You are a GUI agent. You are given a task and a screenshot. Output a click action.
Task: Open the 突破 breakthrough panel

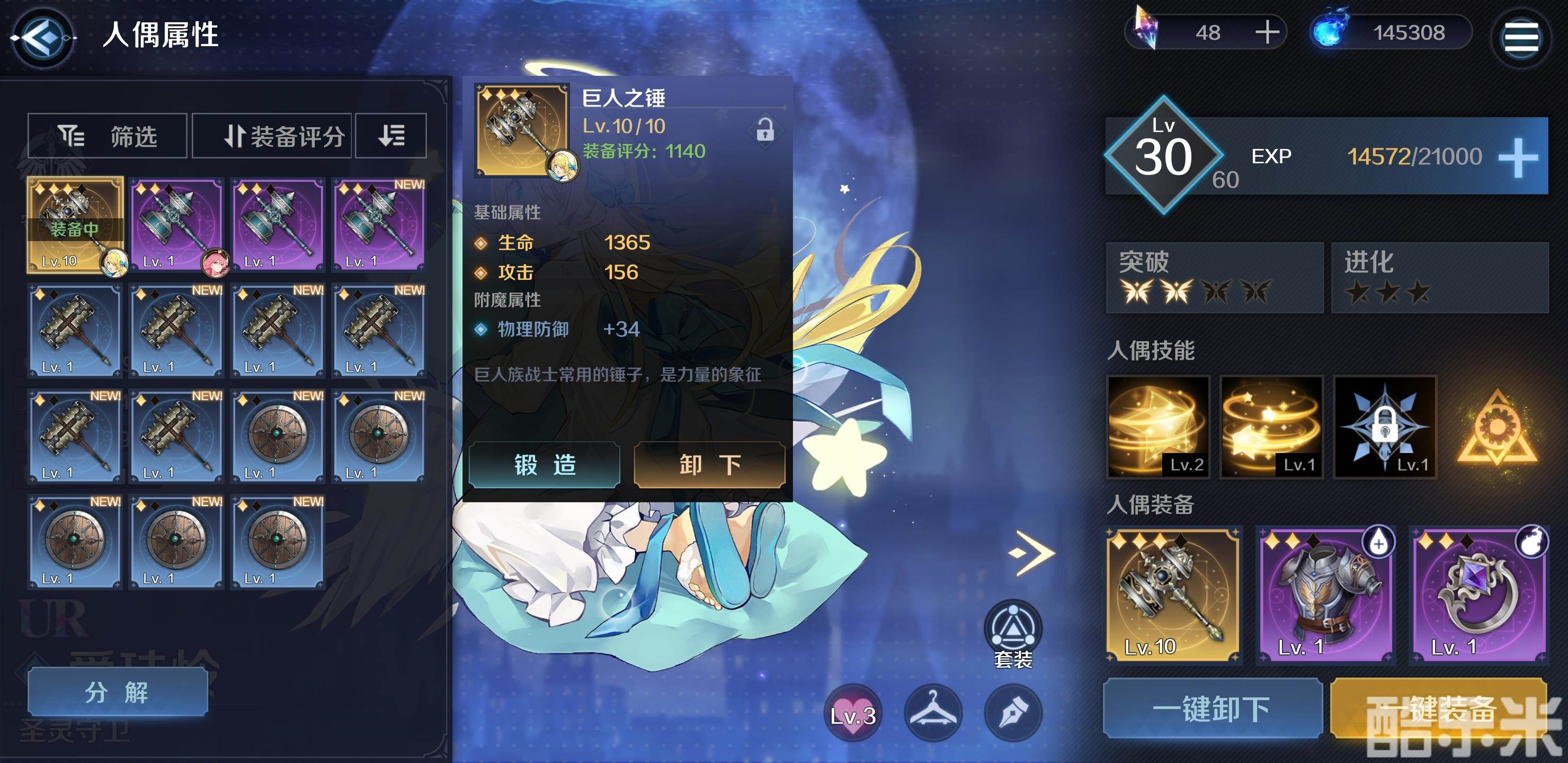[1214, 278]
